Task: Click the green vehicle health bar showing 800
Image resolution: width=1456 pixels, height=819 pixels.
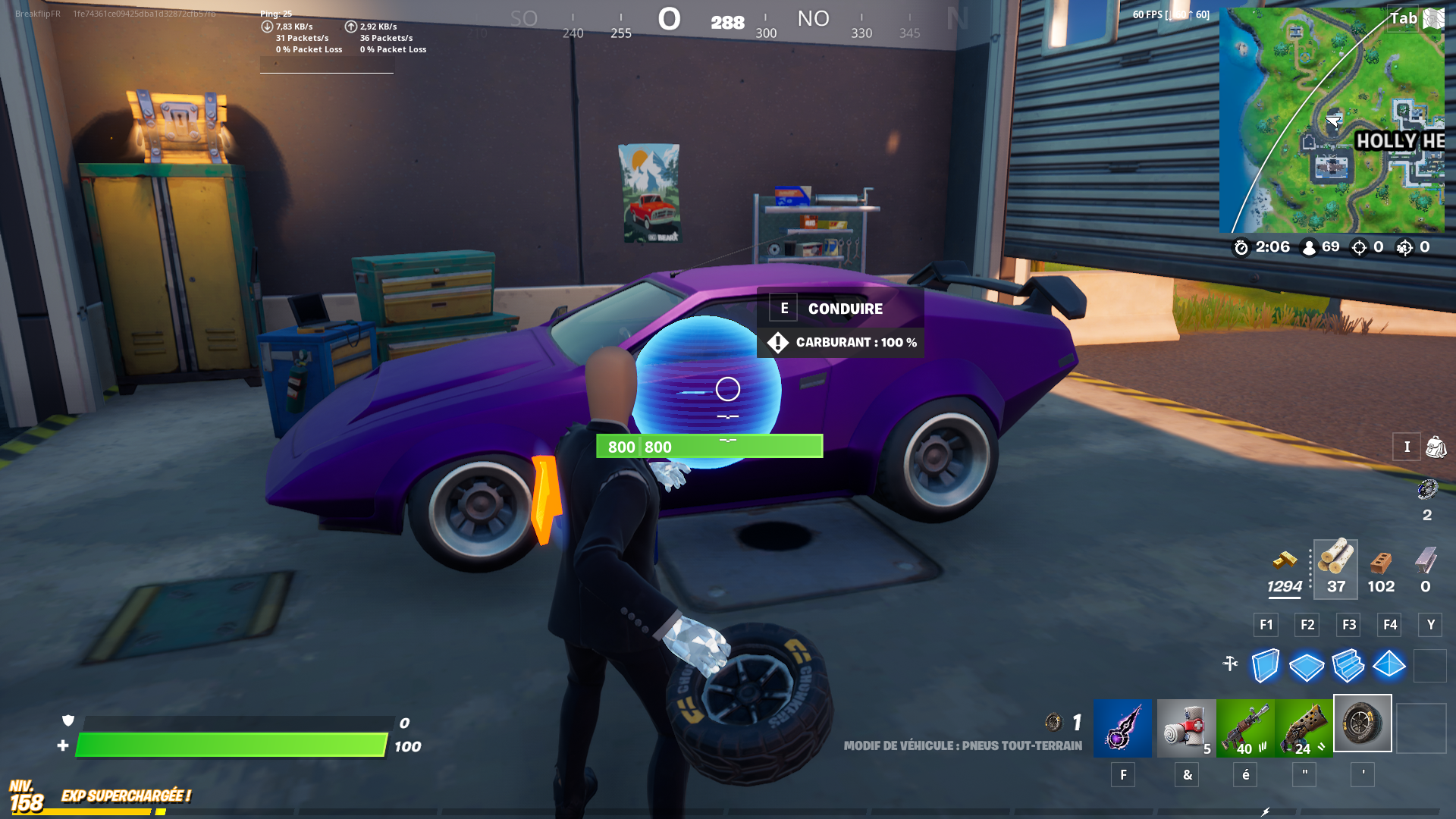Action: 709,447
